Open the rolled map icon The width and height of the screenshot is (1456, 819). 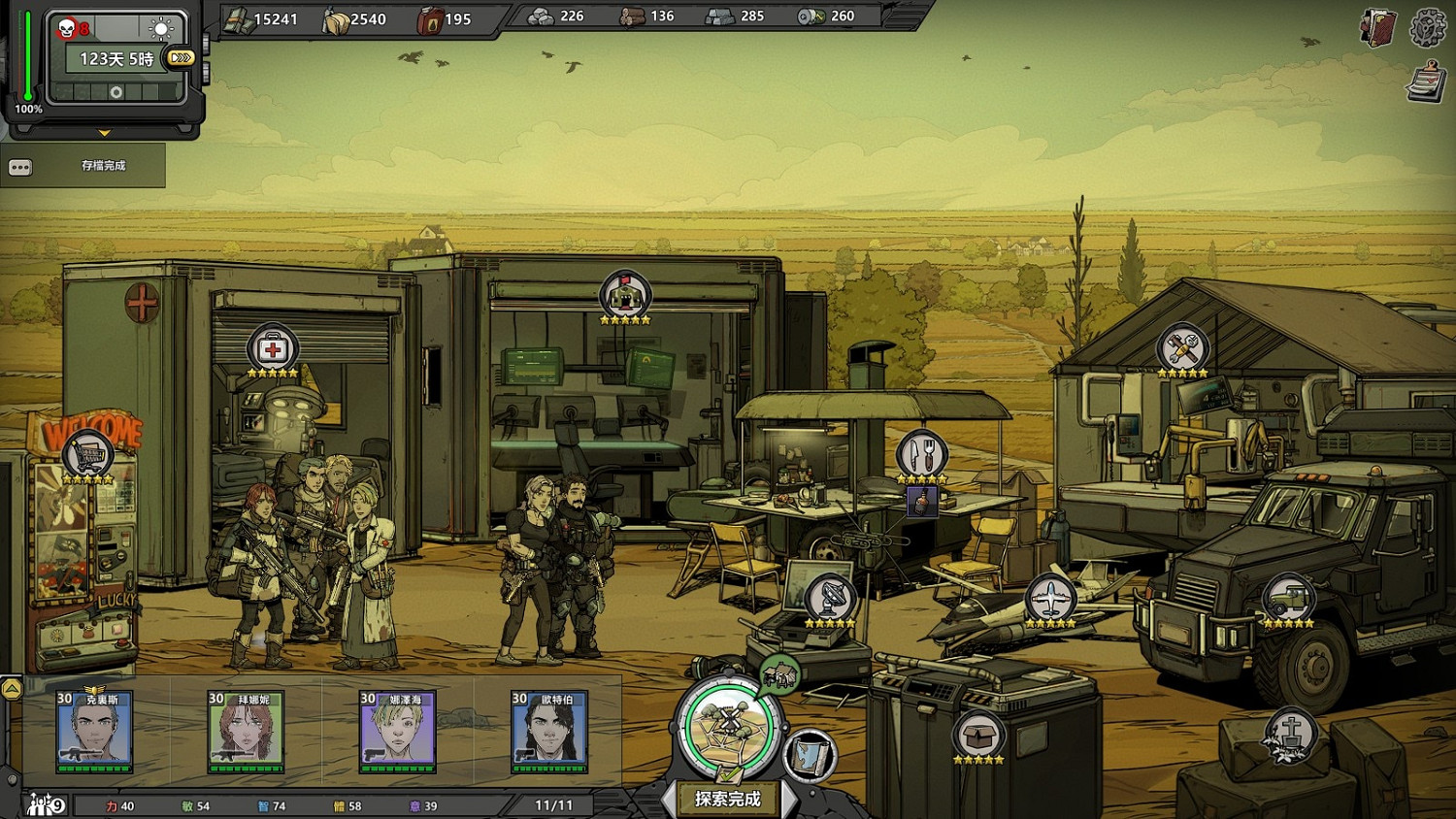tap(809, 755)
